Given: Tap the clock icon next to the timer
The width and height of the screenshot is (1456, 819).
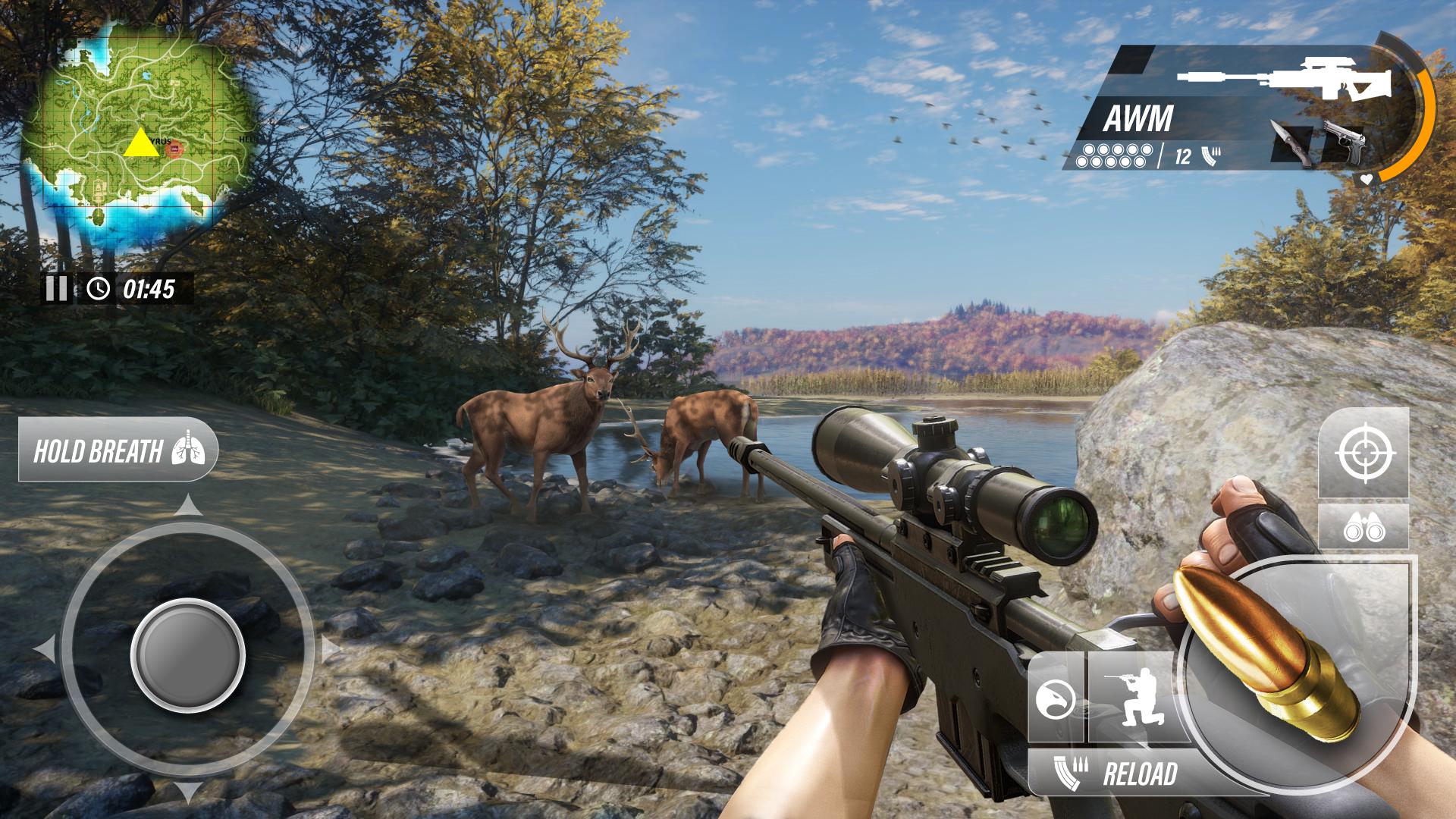Looking at the screenshot, I should coord(99,287).
